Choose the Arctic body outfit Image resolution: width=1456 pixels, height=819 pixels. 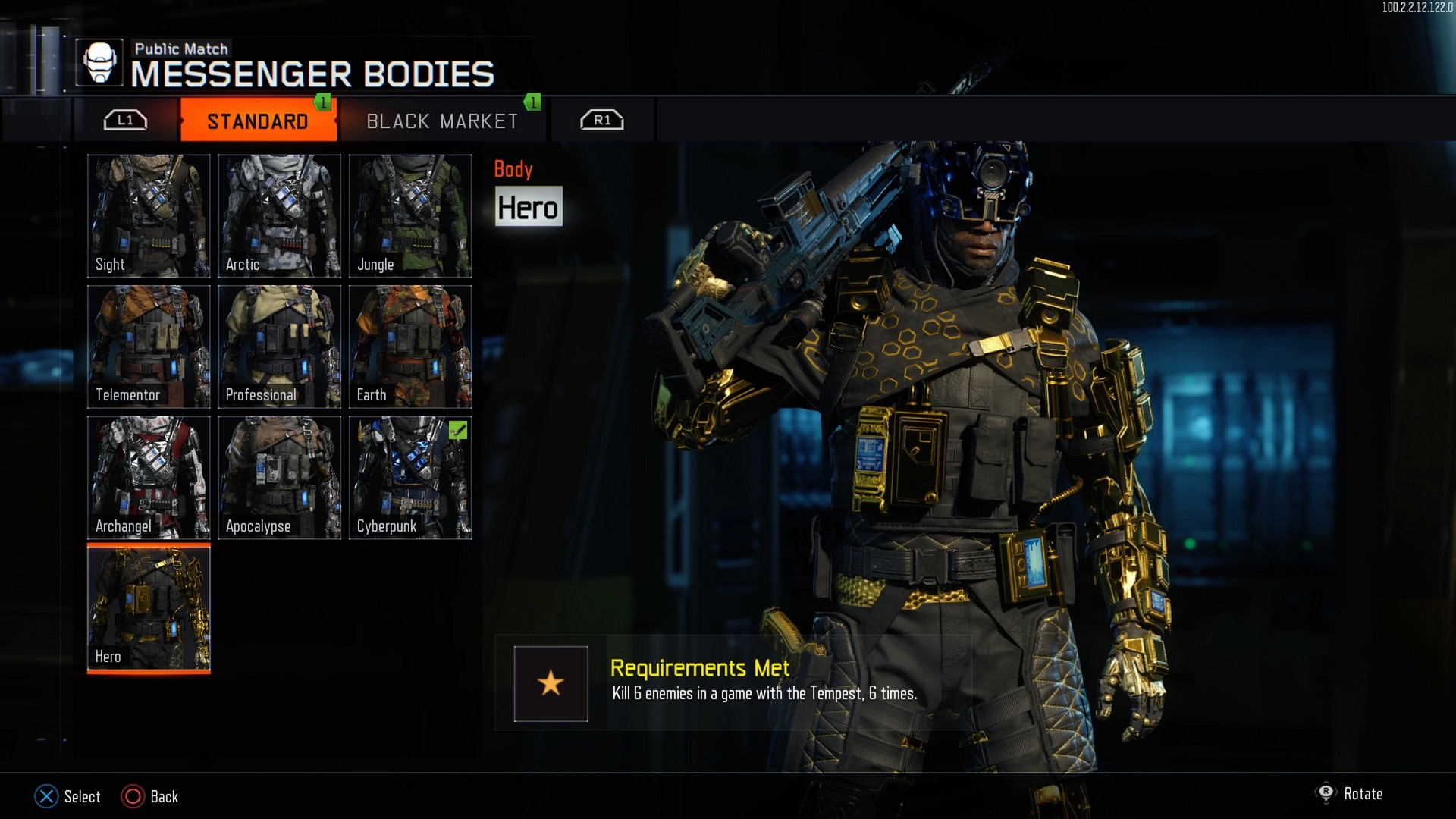(x=279, y=216)
